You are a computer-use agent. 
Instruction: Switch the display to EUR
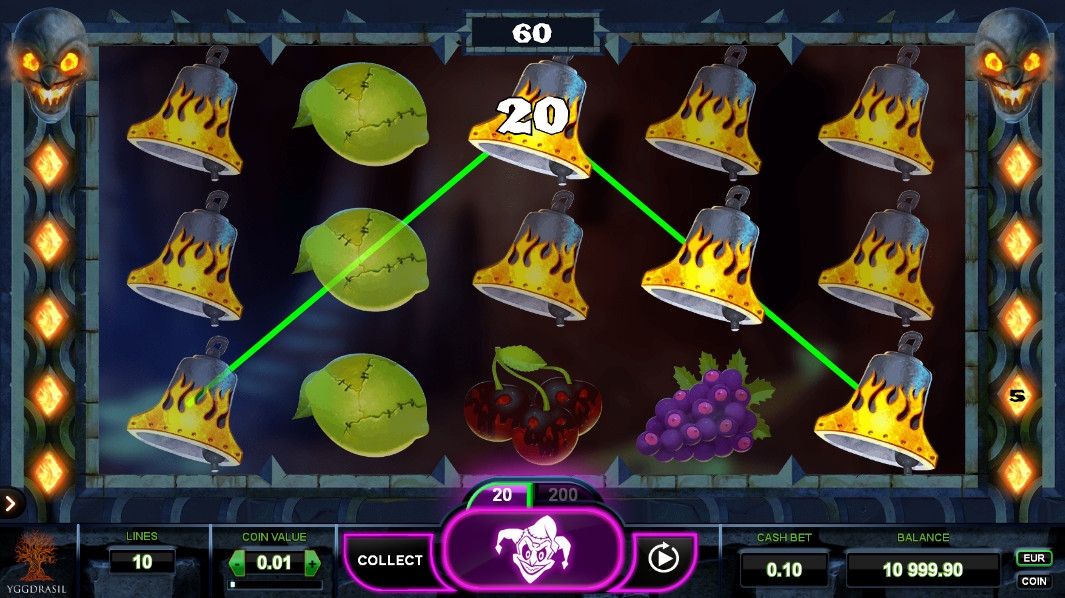(x=1033, y=558)
